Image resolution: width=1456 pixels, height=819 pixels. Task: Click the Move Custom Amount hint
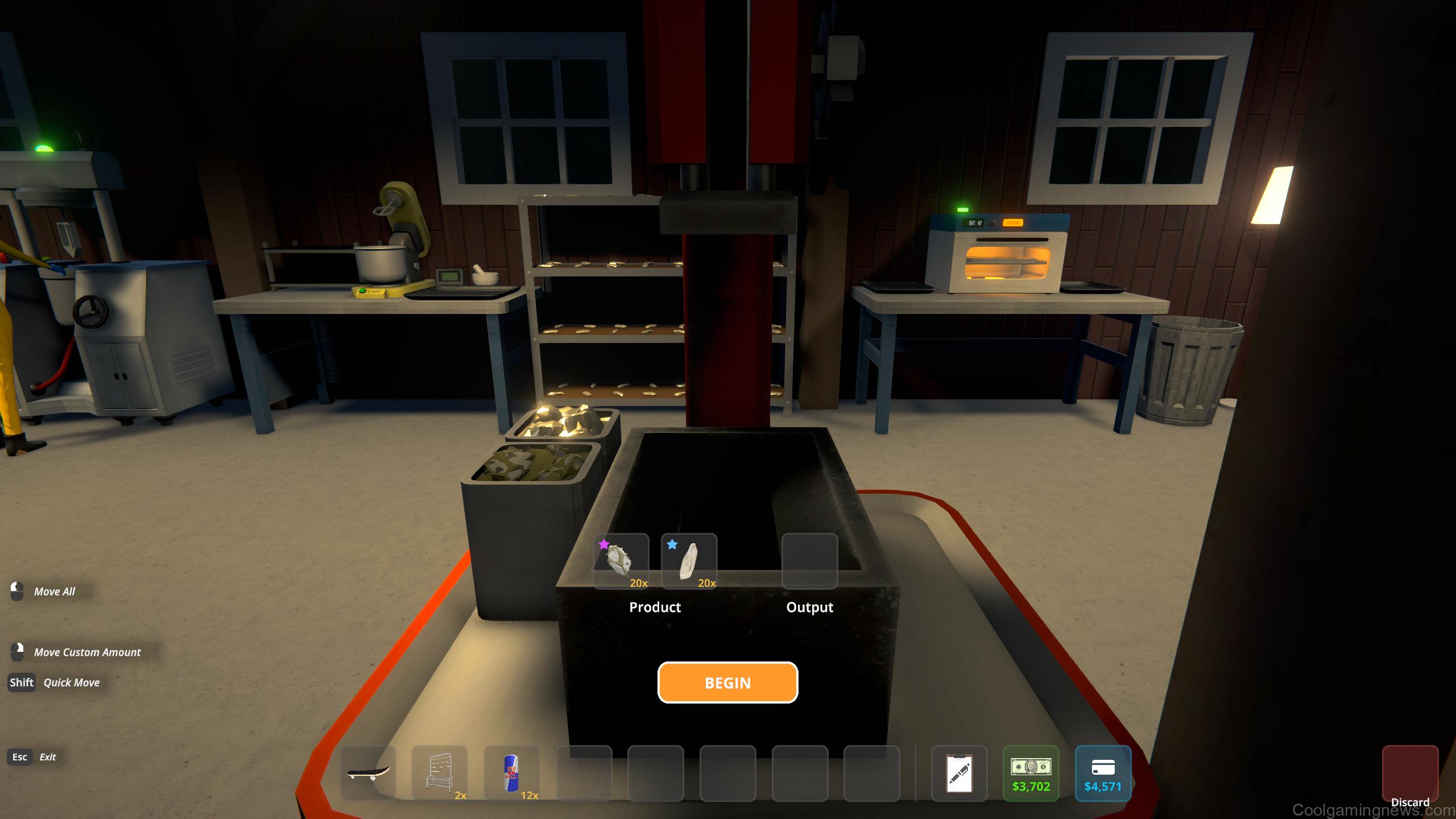tap(87, 652)
